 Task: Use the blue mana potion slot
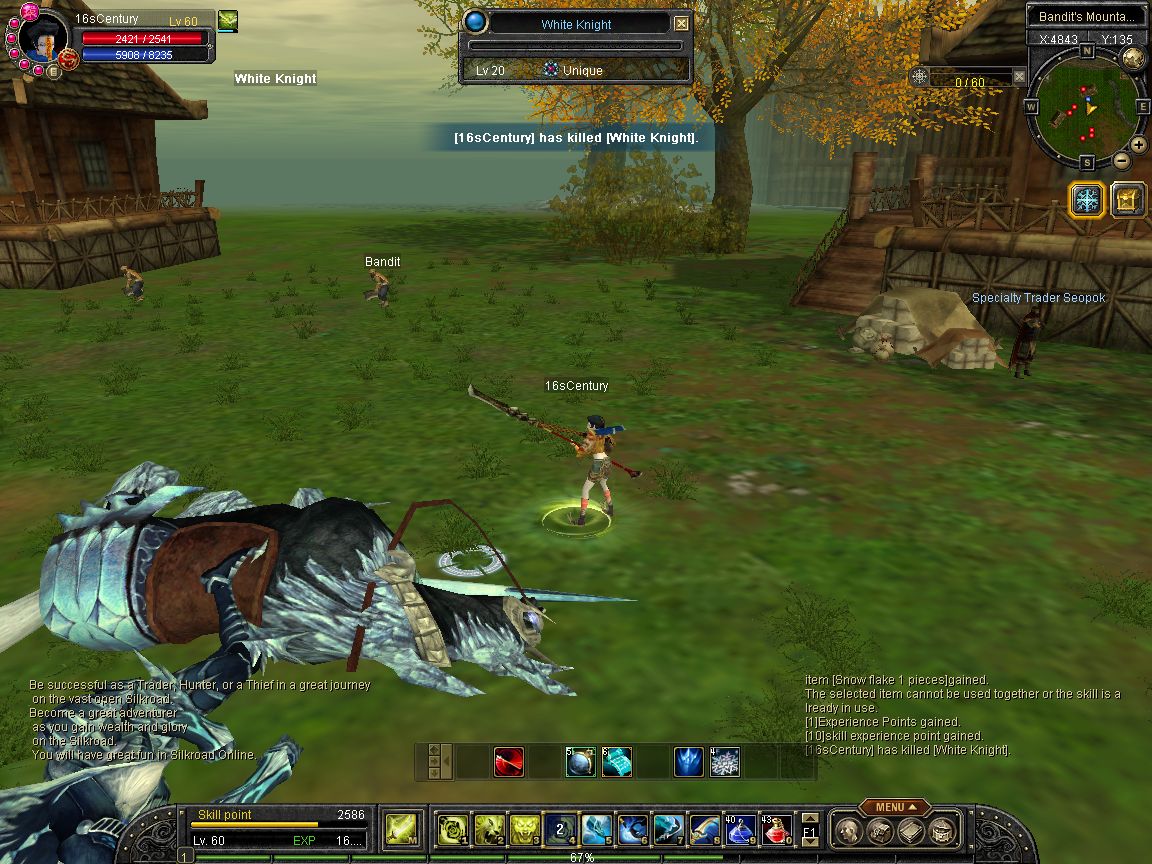(x=740, y=829)
